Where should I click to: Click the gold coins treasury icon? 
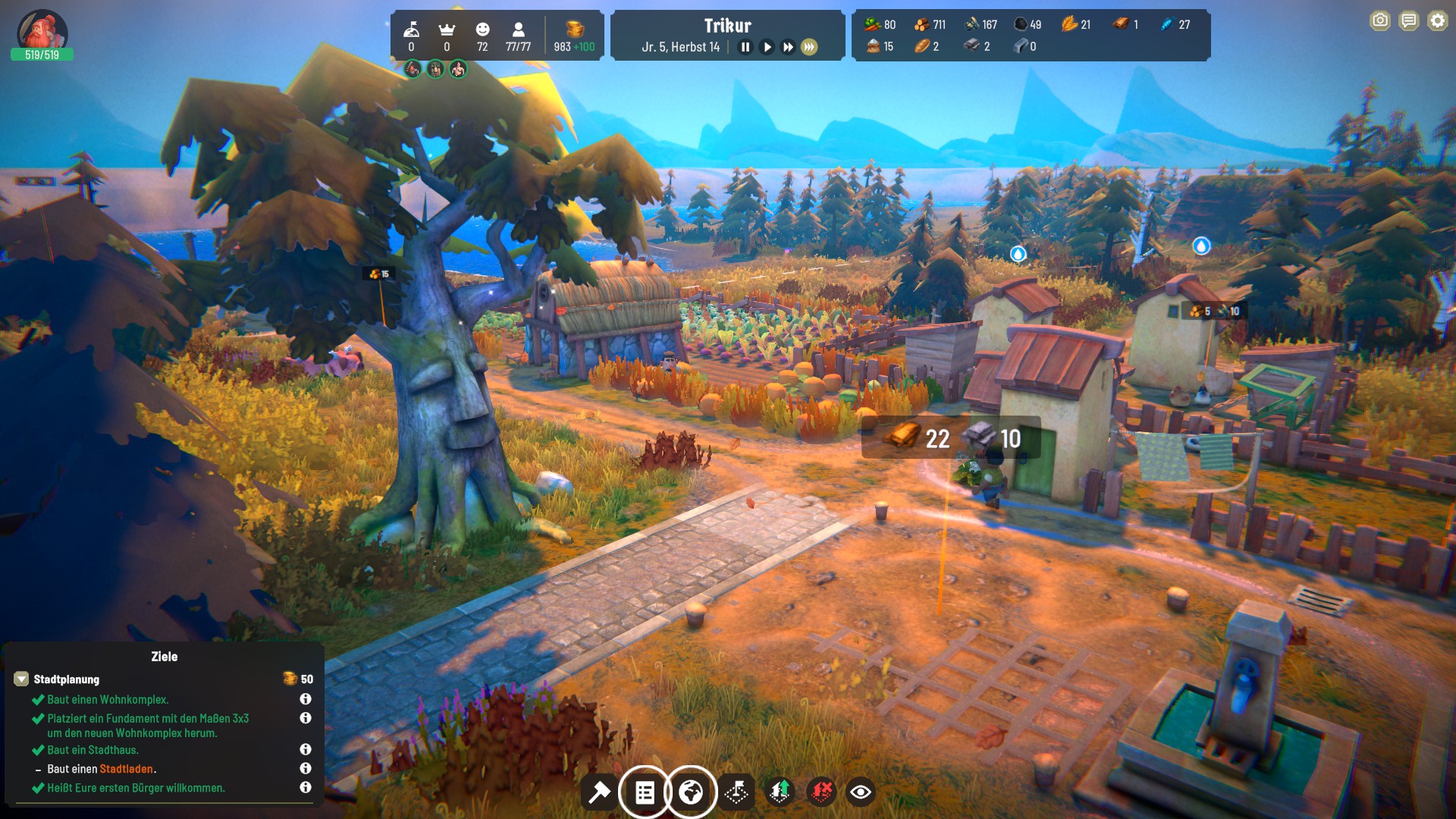tap(575, 29)
